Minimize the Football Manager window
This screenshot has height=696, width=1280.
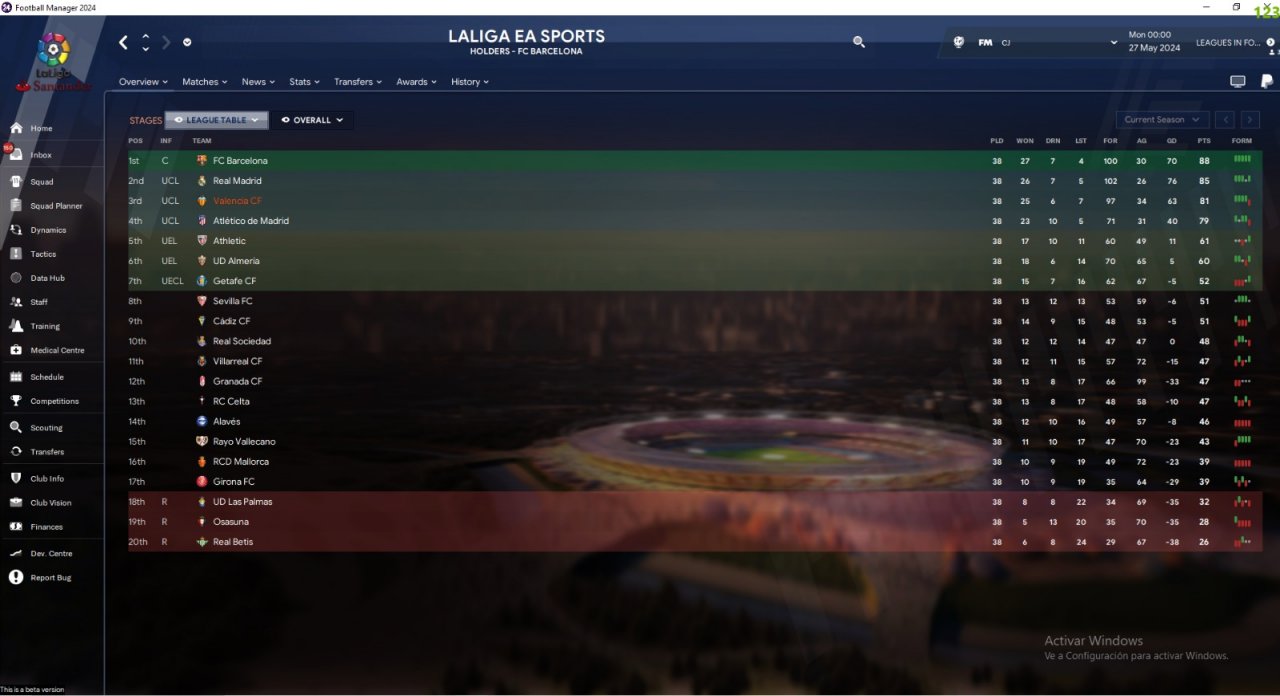point(1208,7)
